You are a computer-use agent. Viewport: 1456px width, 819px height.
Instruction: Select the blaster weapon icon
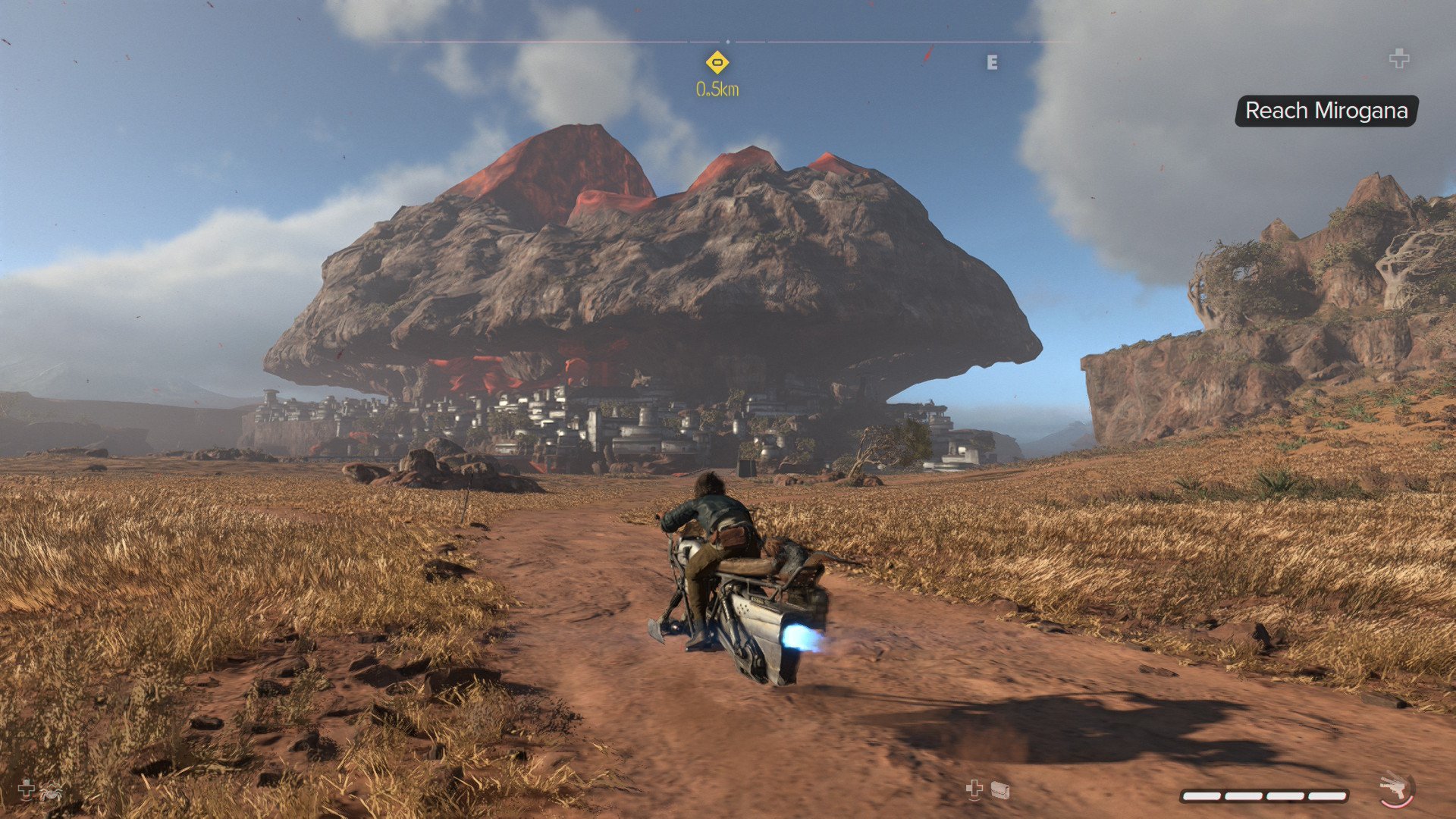[1394, 789]
